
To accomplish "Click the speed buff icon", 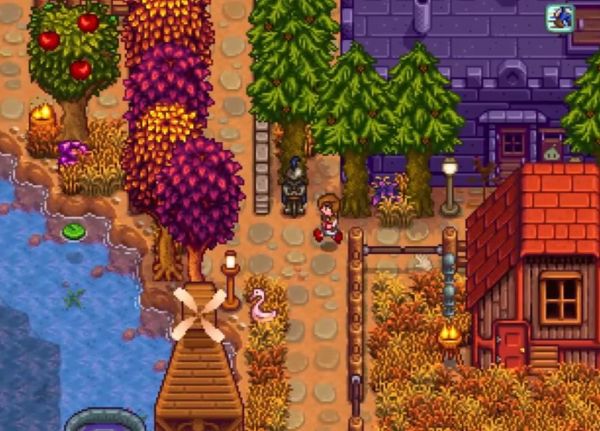I will 560,17.
